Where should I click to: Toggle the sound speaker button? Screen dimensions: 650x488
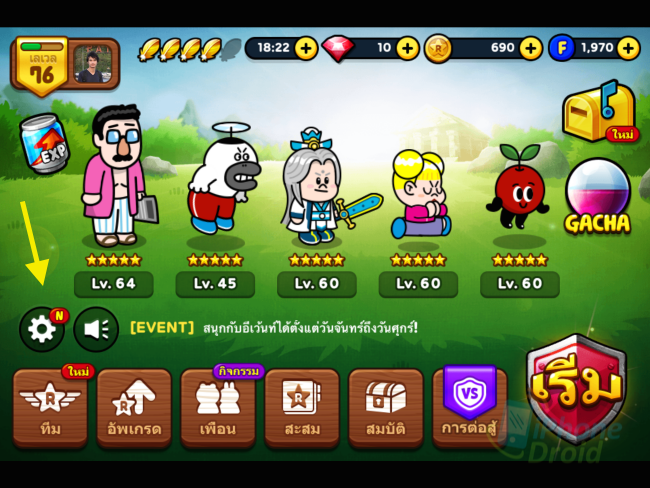click(x=96, y=329)
